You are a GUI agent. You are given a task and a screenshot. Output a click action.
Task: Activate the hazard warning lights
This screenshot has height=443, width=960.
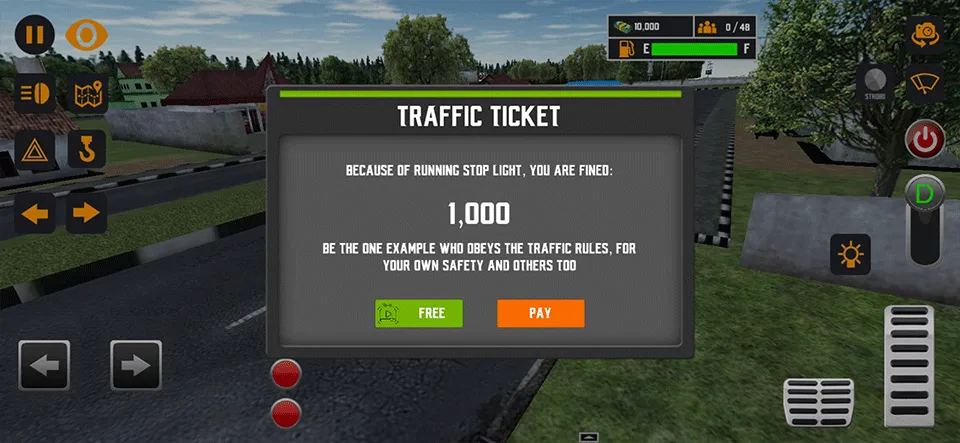[x=35, y=151]
